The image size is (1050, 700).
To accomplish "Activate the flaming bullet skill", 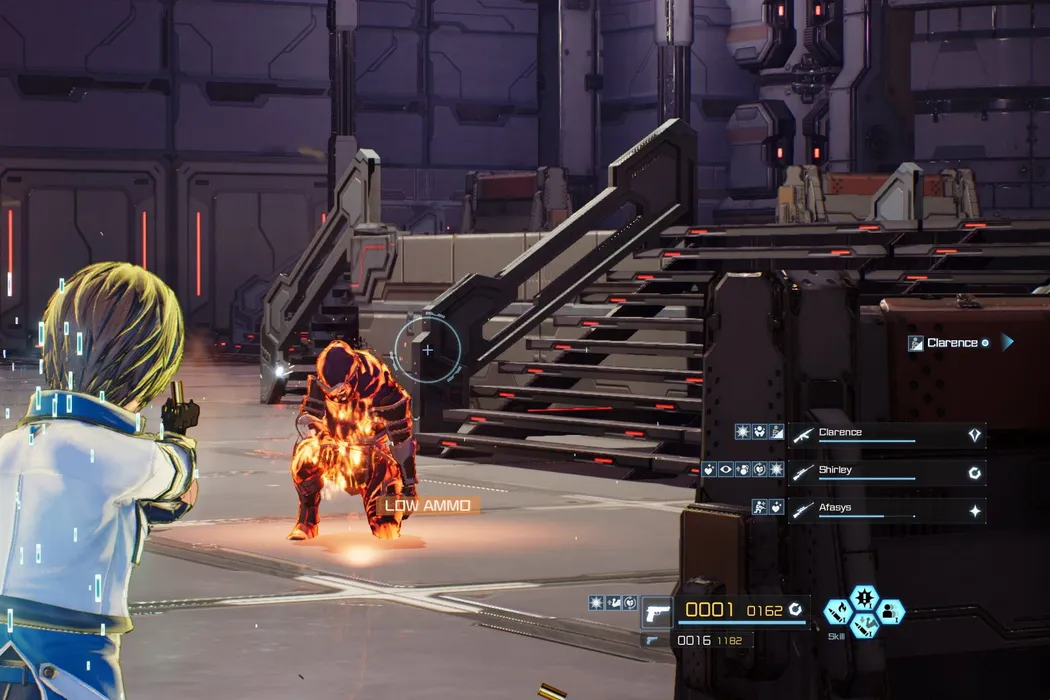I will [838, 611].
